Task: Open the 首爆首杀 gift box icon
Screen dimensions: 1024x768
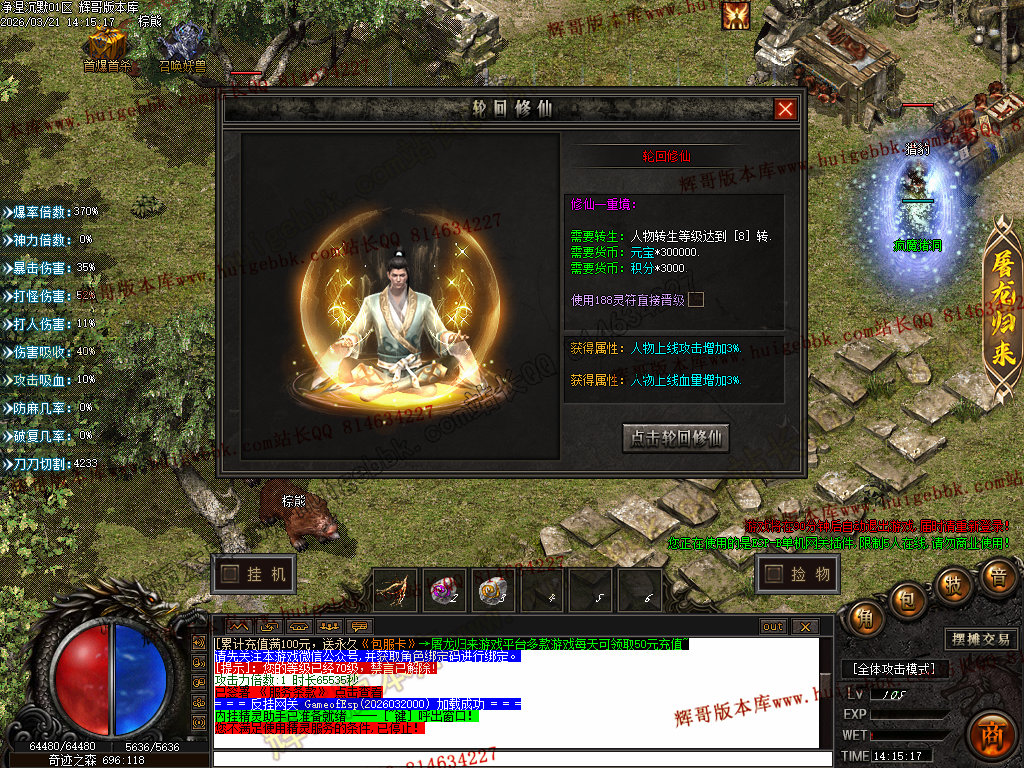Action: [106, 45]
